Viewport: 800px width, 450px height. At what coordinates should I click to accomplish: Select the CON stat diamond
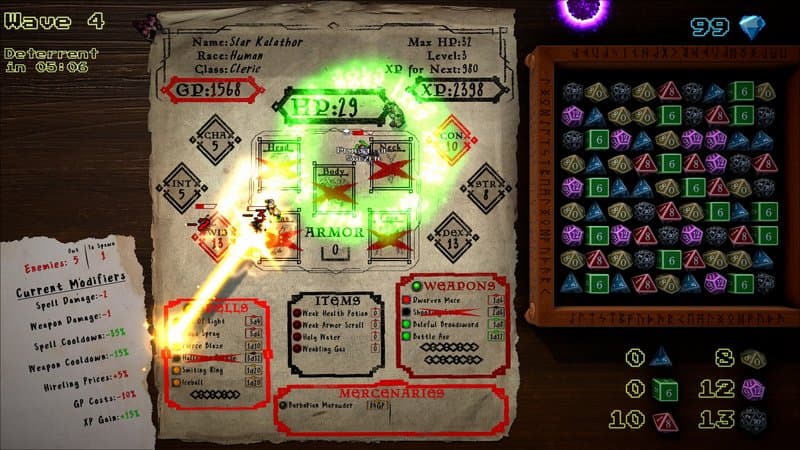click(451, 140)
